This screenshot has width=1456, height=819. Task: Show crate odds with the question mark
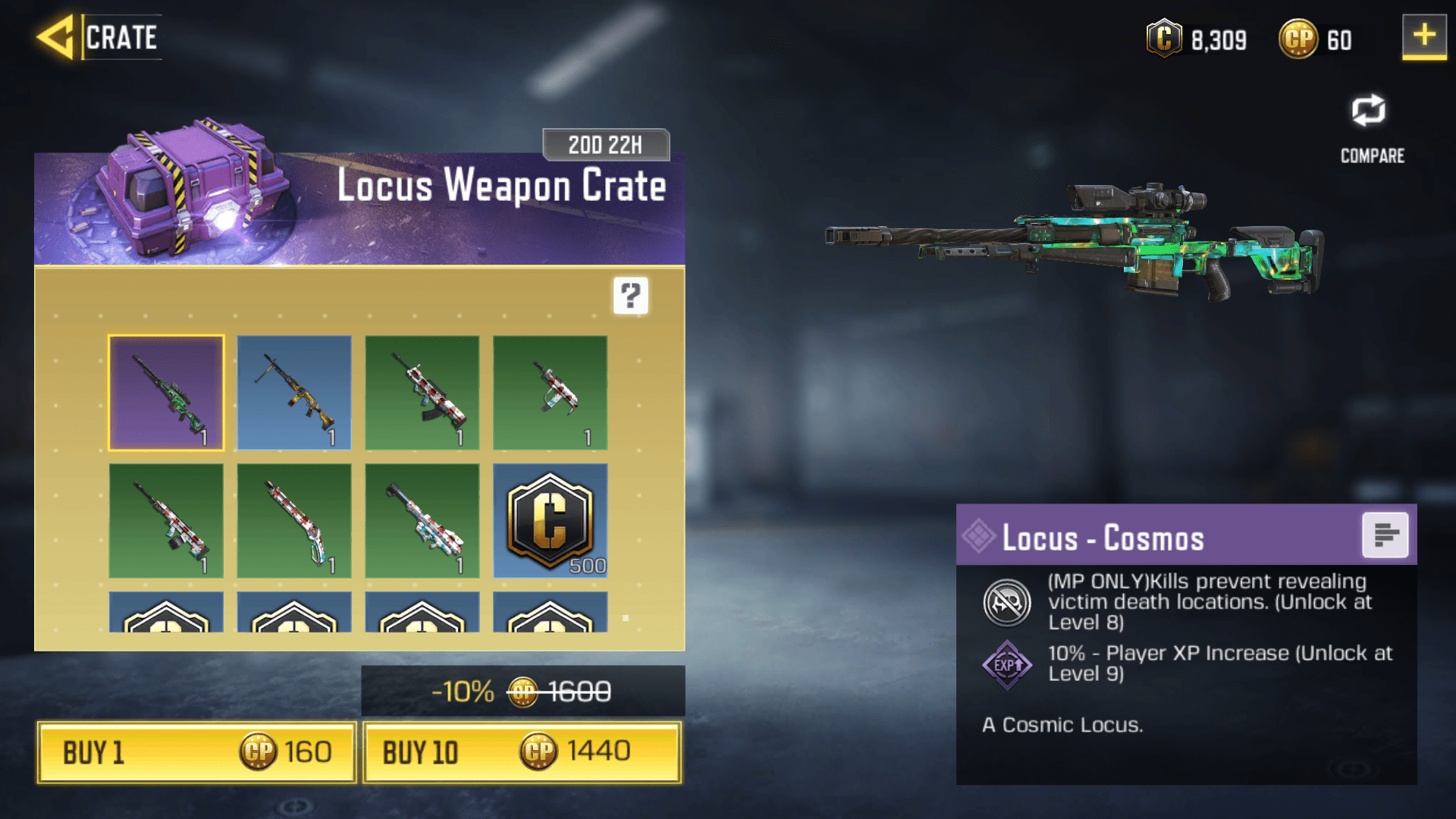(630, 295)
